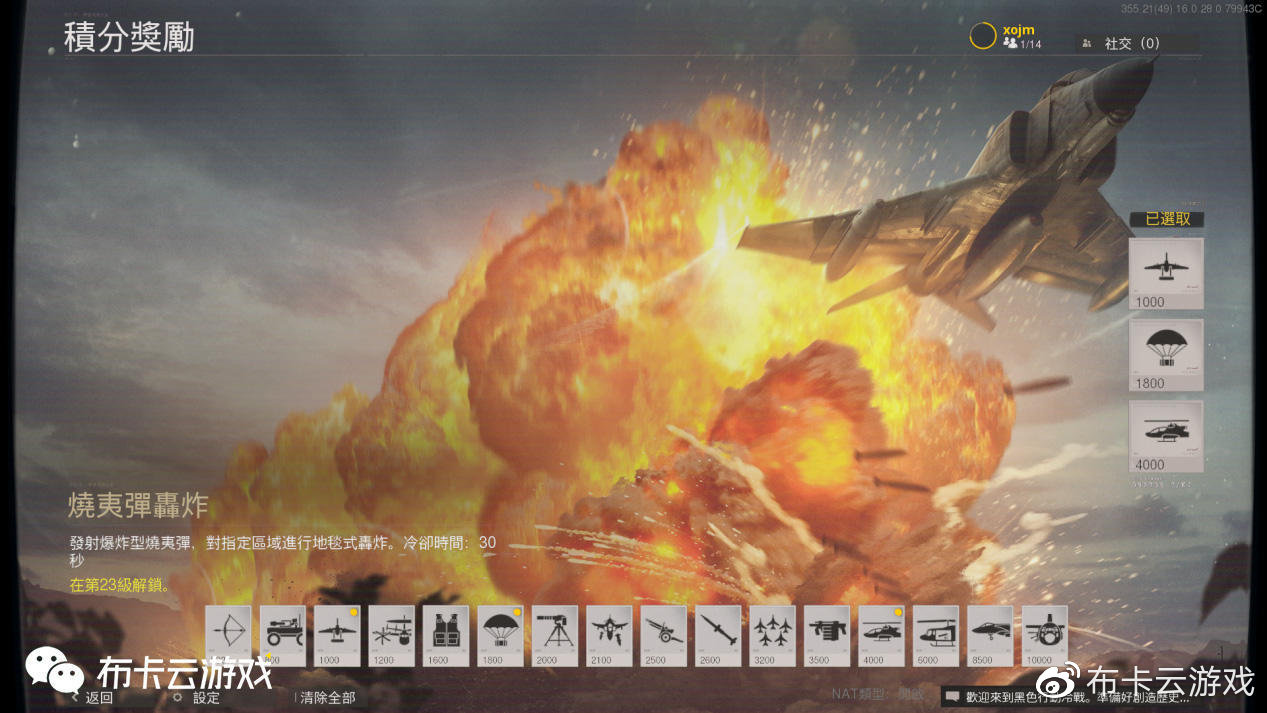Pick the 10000-point gunship scorestreak
This screenshot has width=1267, height=713.
1044,634
